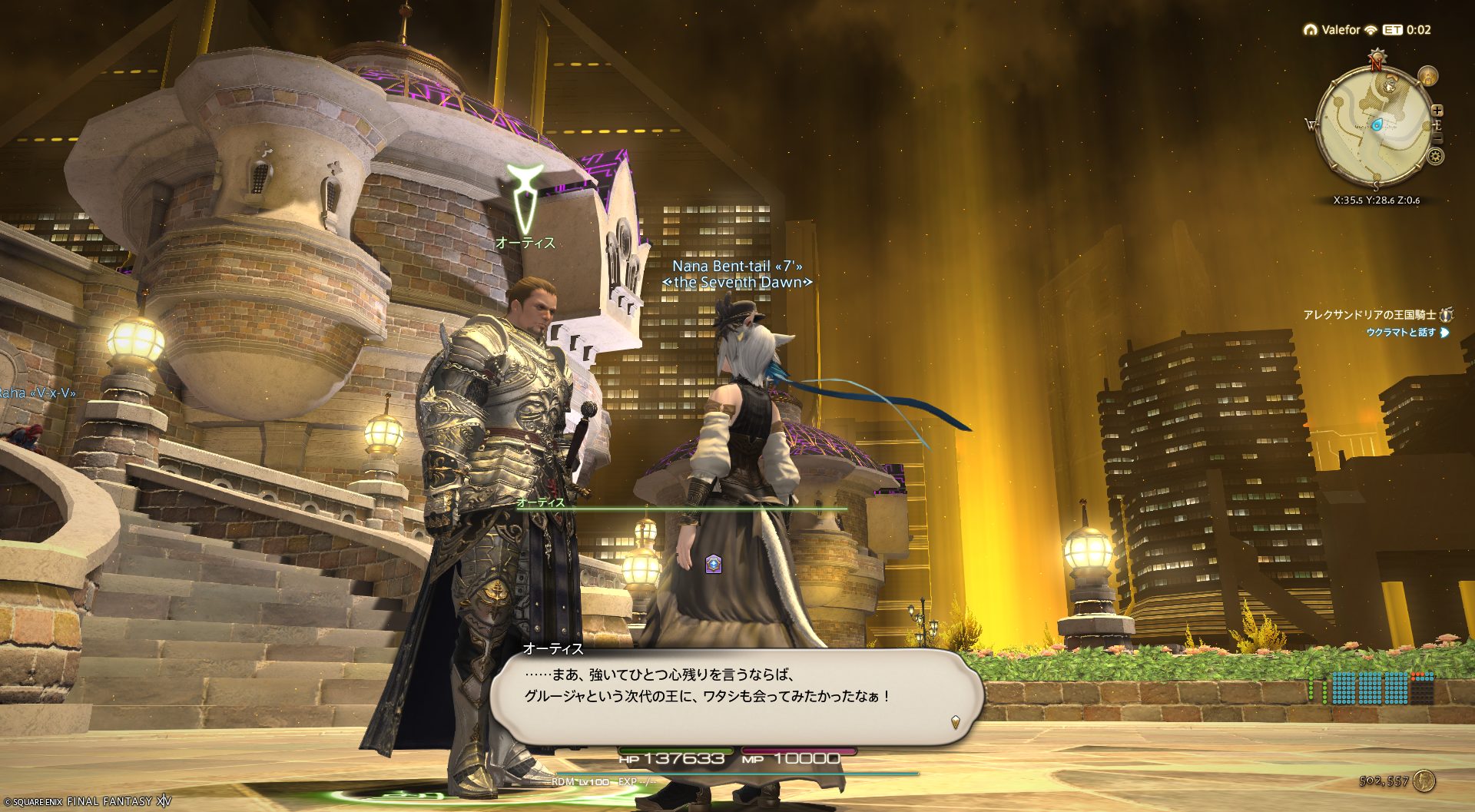The width and height of the screenshot is (1475, 812).
Task: Advance Otis's dialogue box
Action: point(736,696)
